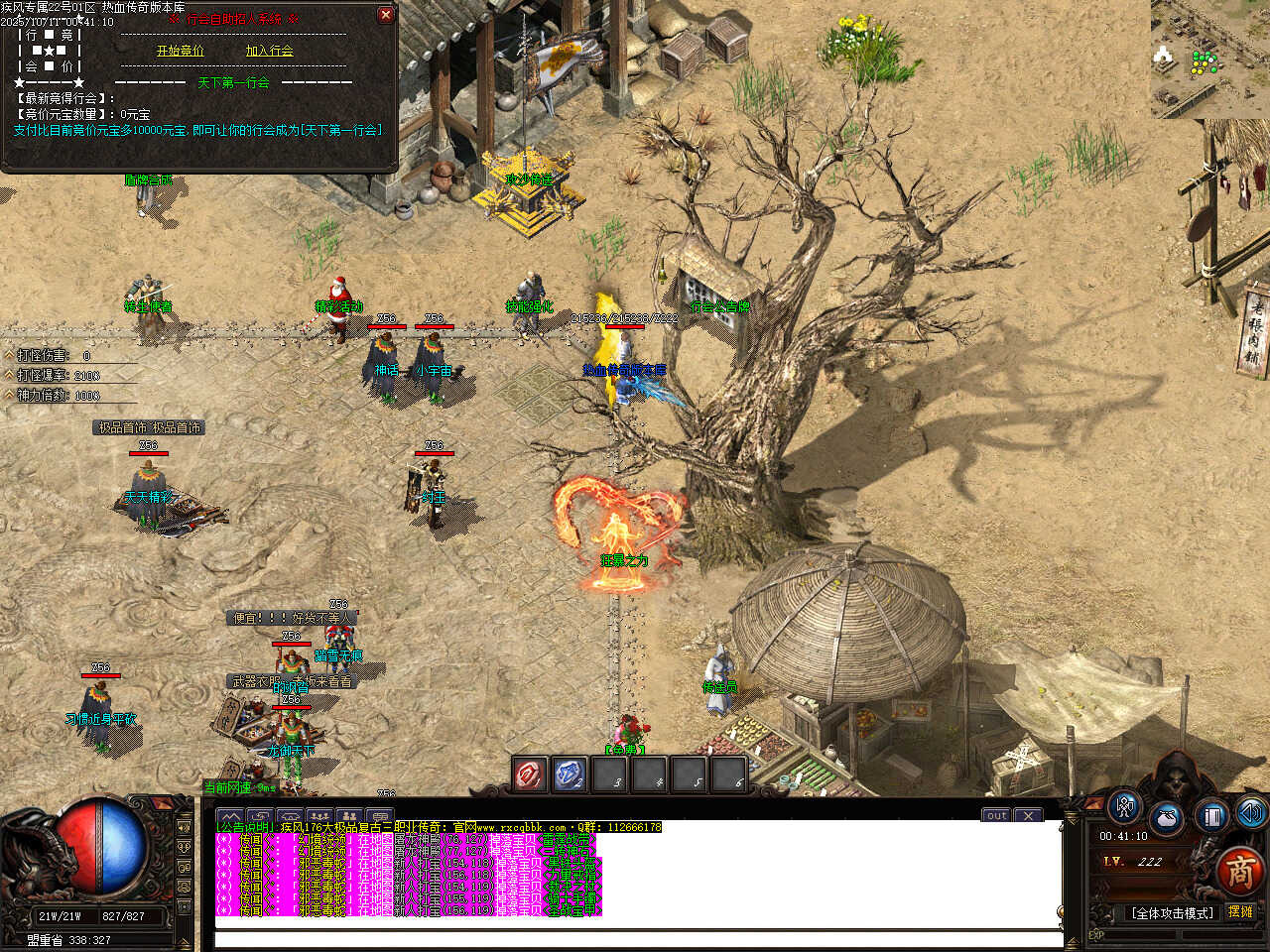Switch the 全体攻击模式 attack mode
Image resolution: width=1270 pixels, height=952 pixels.
(1172, 912)
